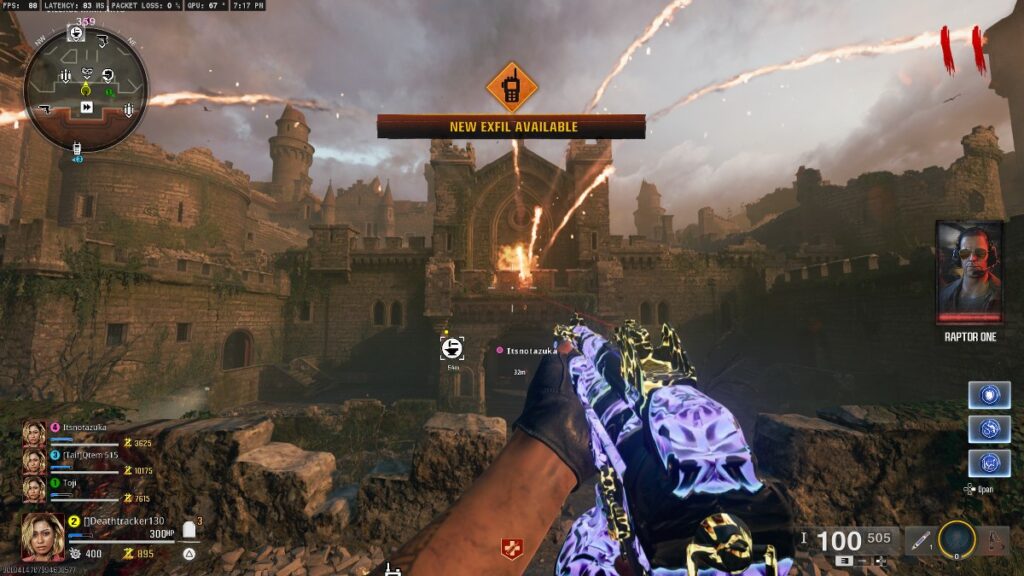The height and width of the screenshot is (576, 1024).
Task: Click the objective waypoint marker near the gate
Action: pyautogui.click(x=452, y=347)
